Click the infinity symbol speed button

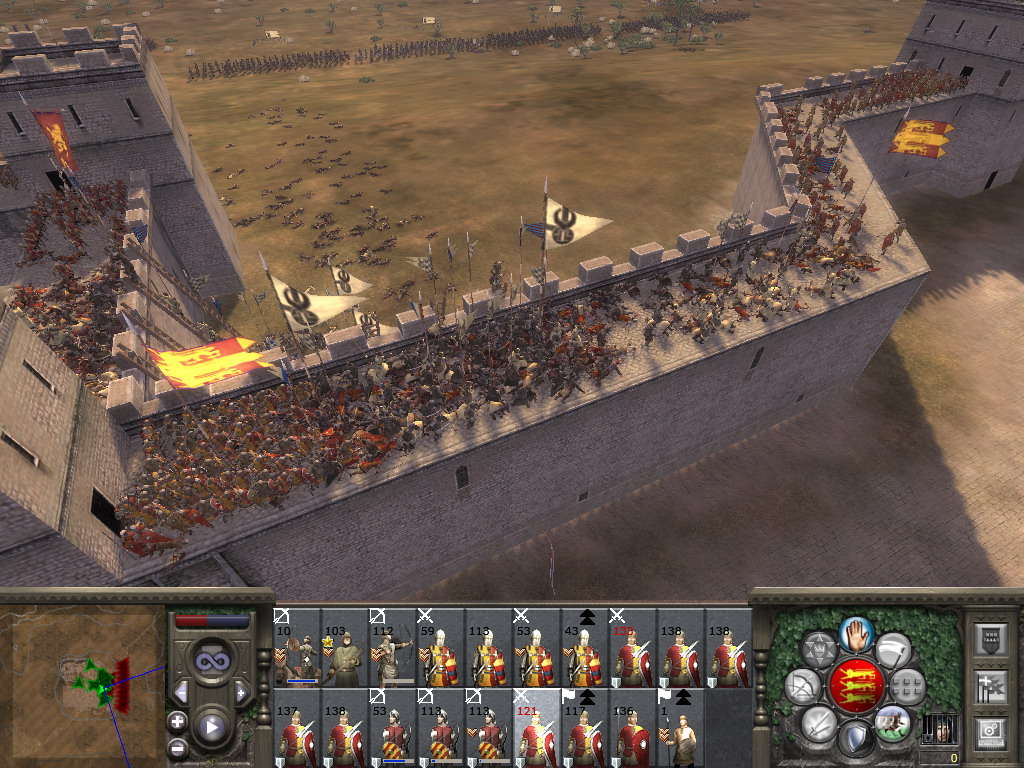(x=210, y=660)
